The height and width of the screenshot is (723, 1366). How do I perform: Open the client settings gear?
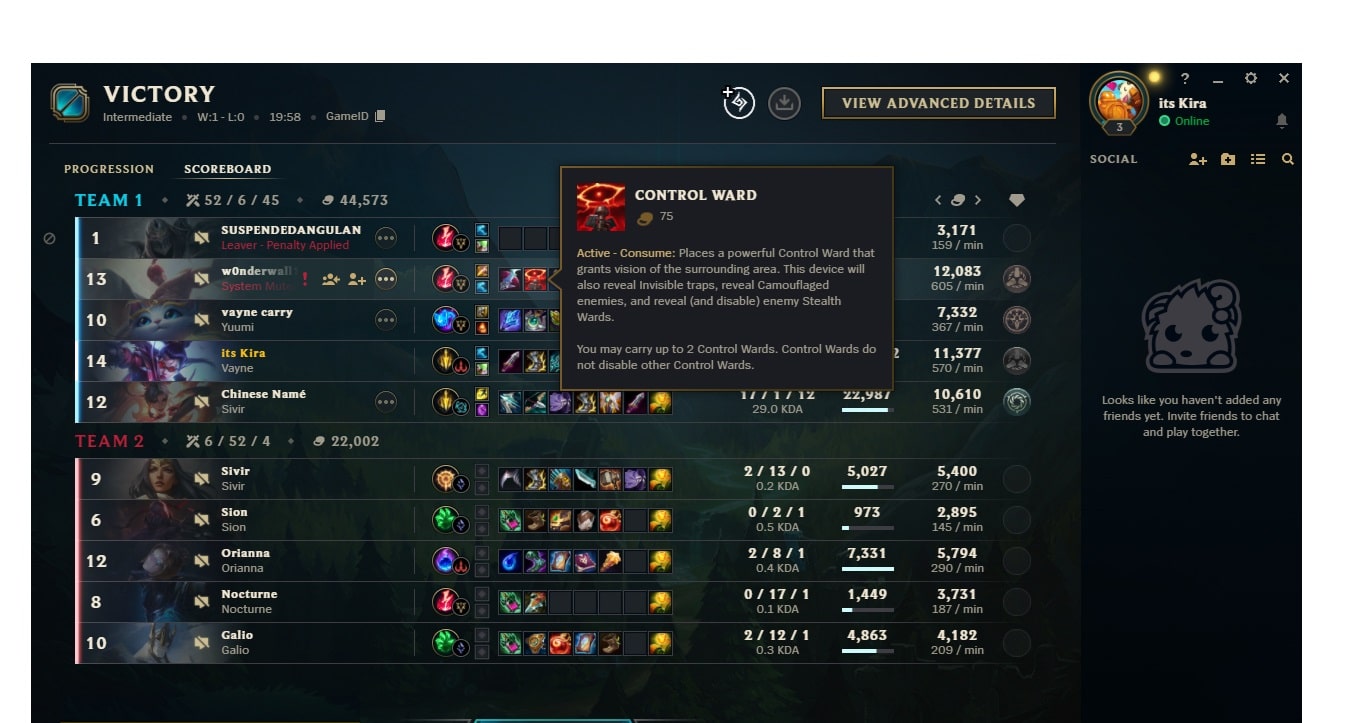(1250, 78)
